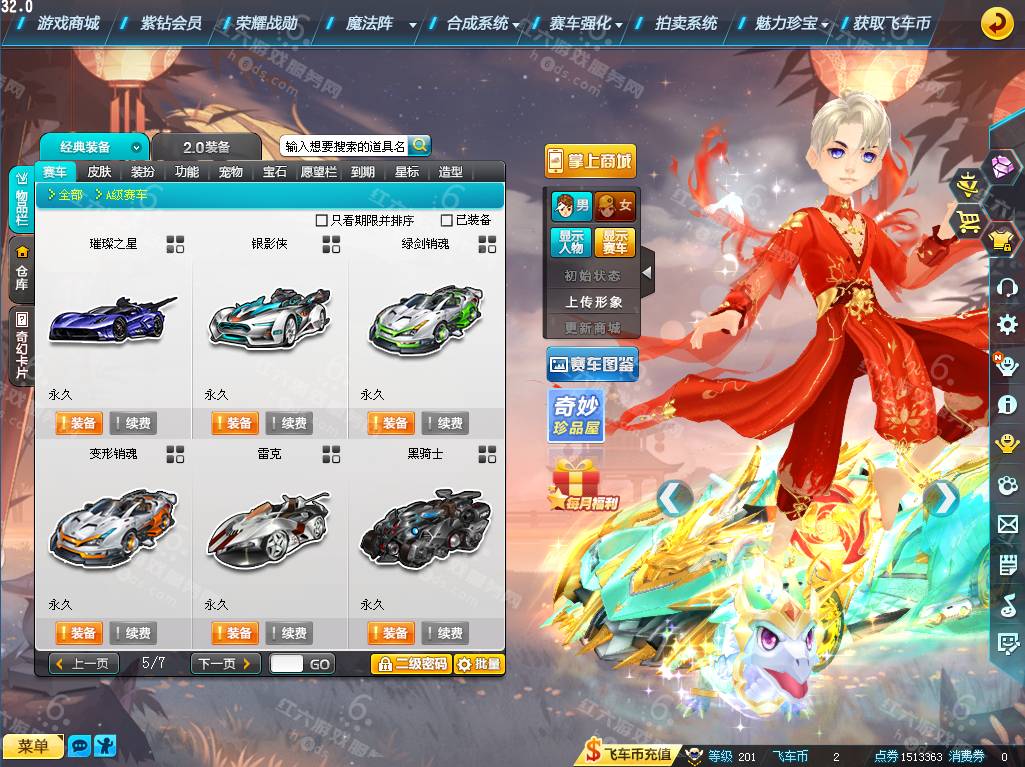Open the 掌上商城 mobile shop
Viewport: 1025px width, 767px height.
tap(590, 160)
